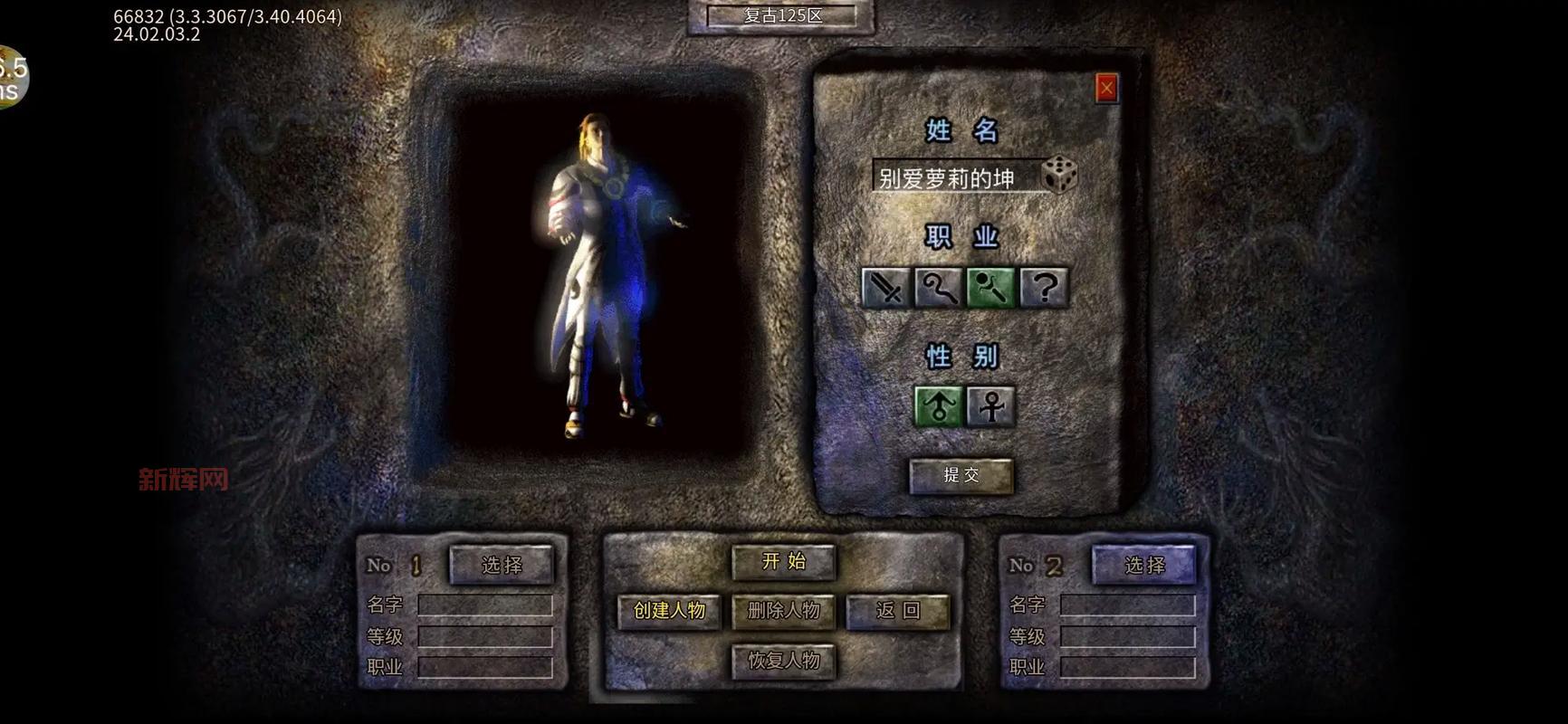Choose the warrior sword class icon

(885, 289)
